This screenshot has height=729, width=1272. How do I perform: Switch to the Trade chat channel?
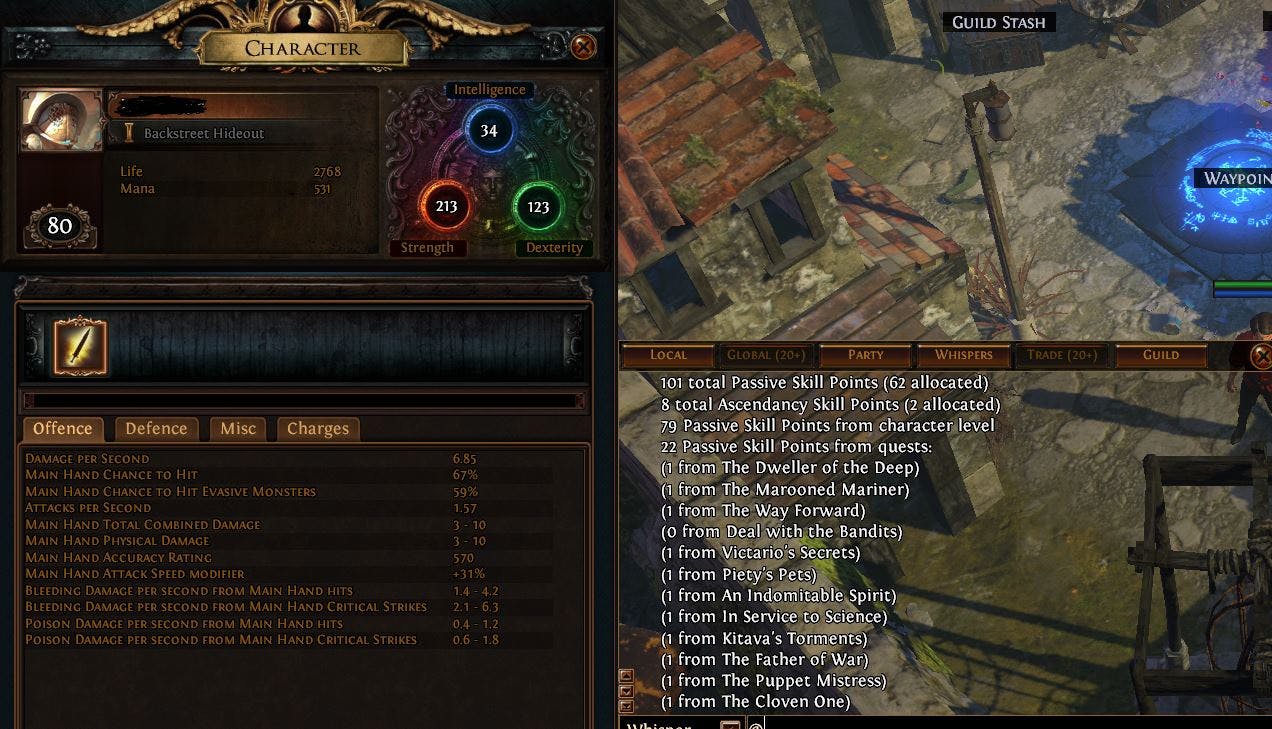coord(1061,355)
